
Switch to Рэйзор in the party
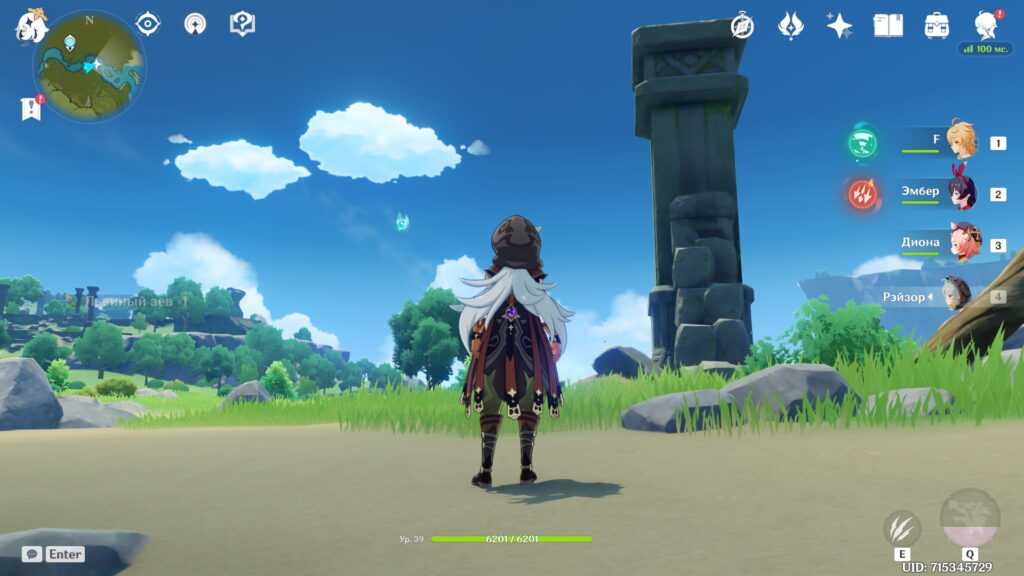[x=957, y=296]
